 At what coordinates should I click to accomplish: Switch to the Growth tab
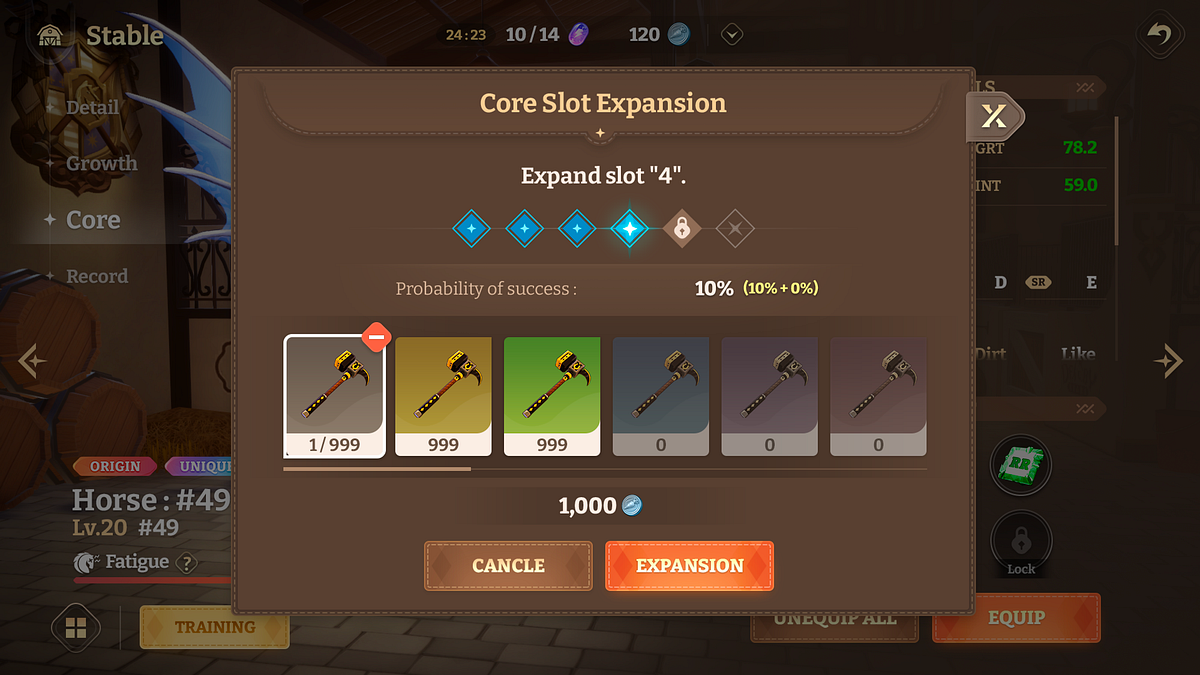[x=101, y=164]
